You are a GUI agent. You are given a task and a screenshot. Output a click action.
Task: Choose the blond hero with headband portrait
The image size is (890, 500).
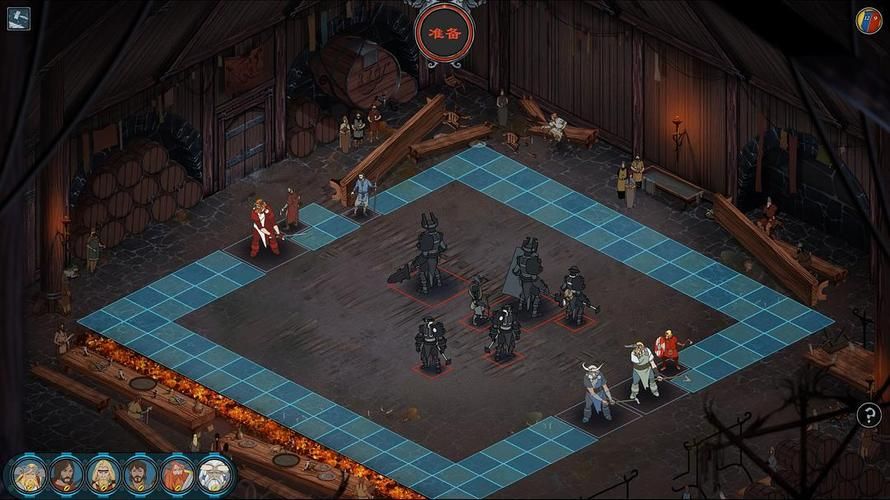103,474
